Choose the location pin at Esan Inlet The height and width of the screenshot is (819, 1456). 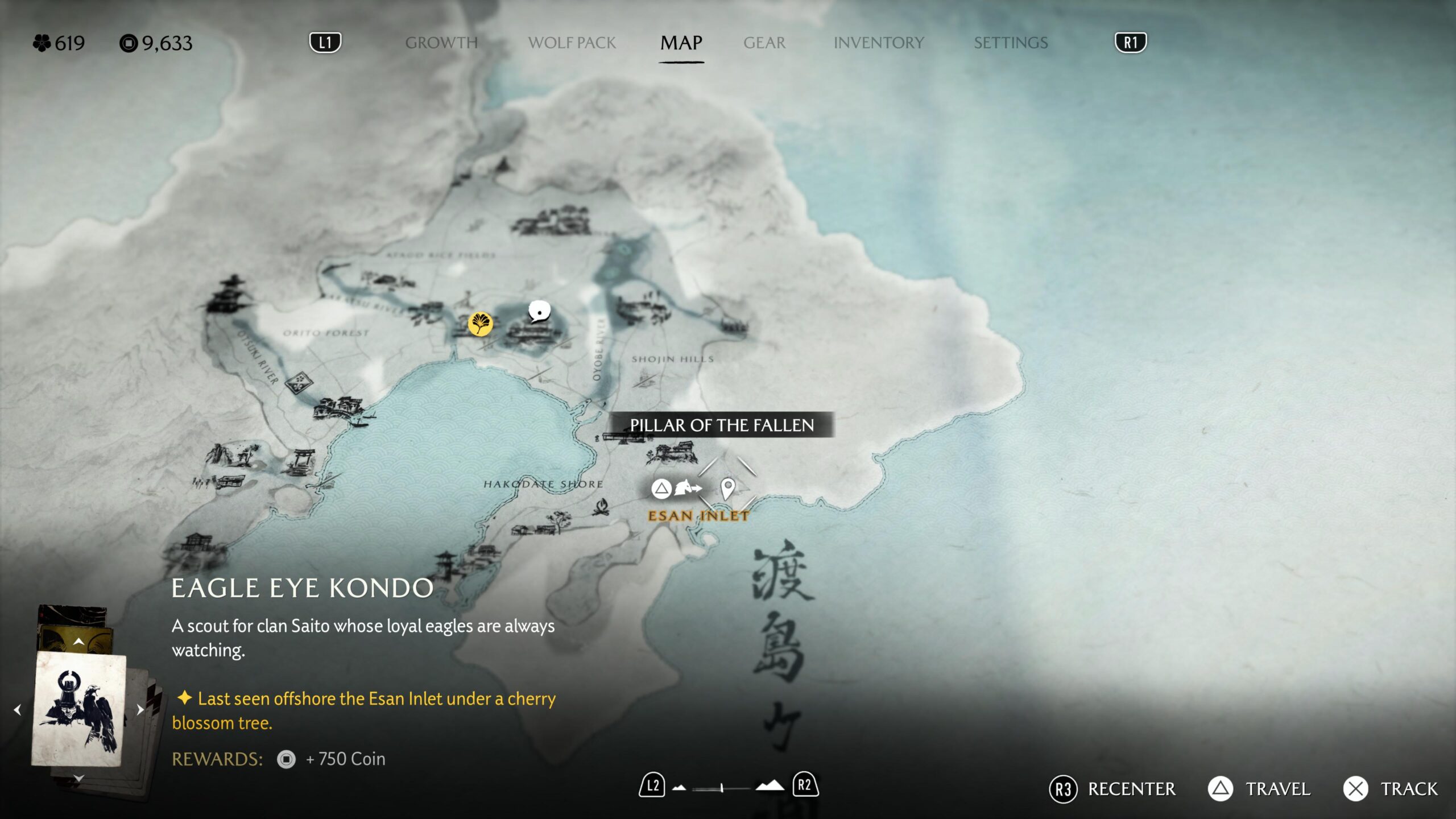pyautogui.click(x=727, y=488)
